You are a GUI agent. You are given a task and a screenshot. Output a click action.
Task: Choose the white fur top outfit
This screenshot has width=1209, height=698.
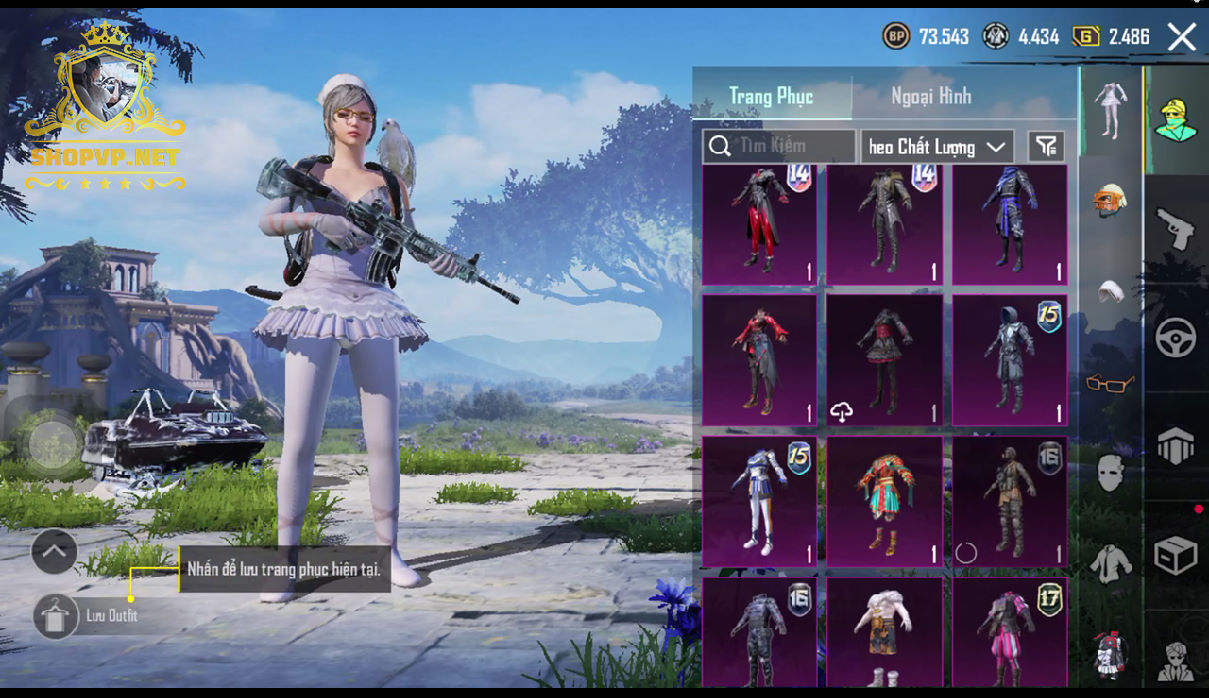click(884, 630)
